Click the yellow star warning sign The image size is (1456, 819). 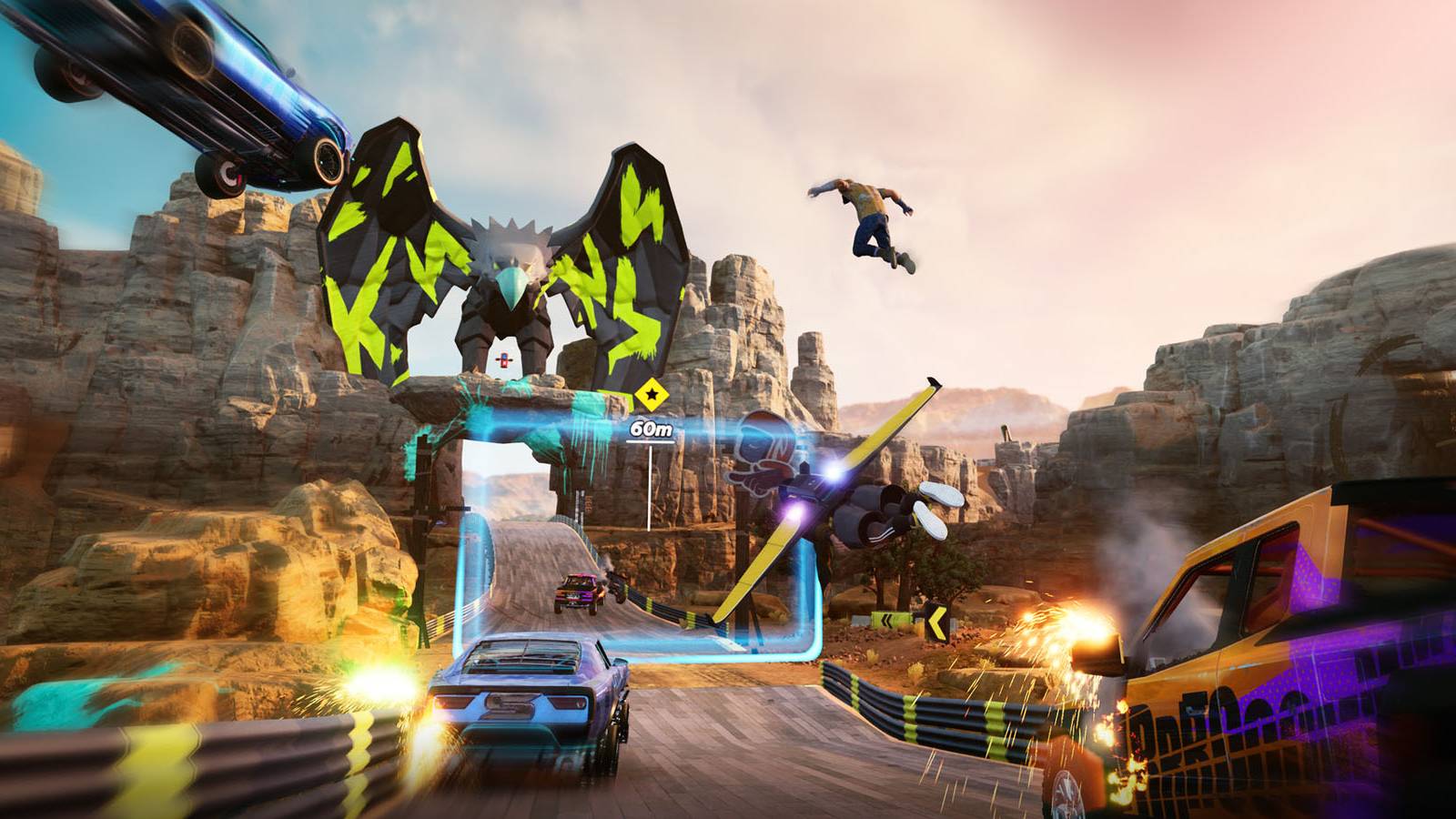coord(652,393)
